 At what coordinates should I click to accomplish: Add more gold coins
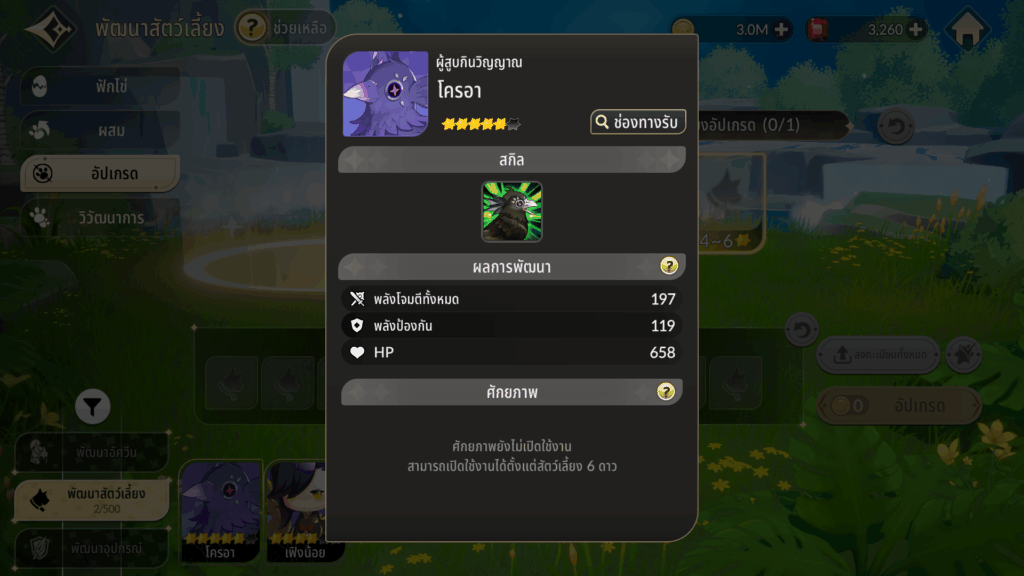click(781, 30)
